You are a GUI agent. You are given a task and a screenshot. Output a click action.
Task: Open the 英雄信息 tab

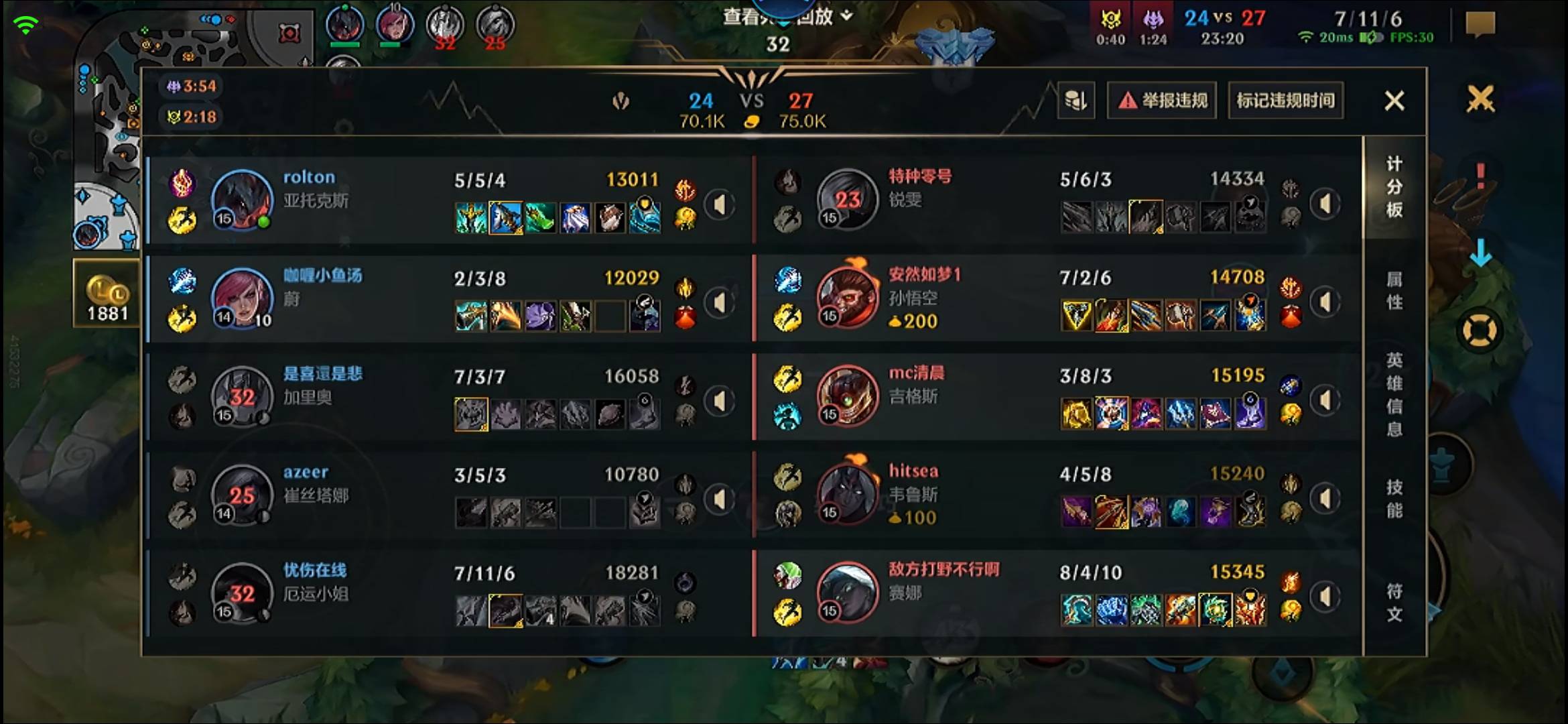pos(1394,394)
